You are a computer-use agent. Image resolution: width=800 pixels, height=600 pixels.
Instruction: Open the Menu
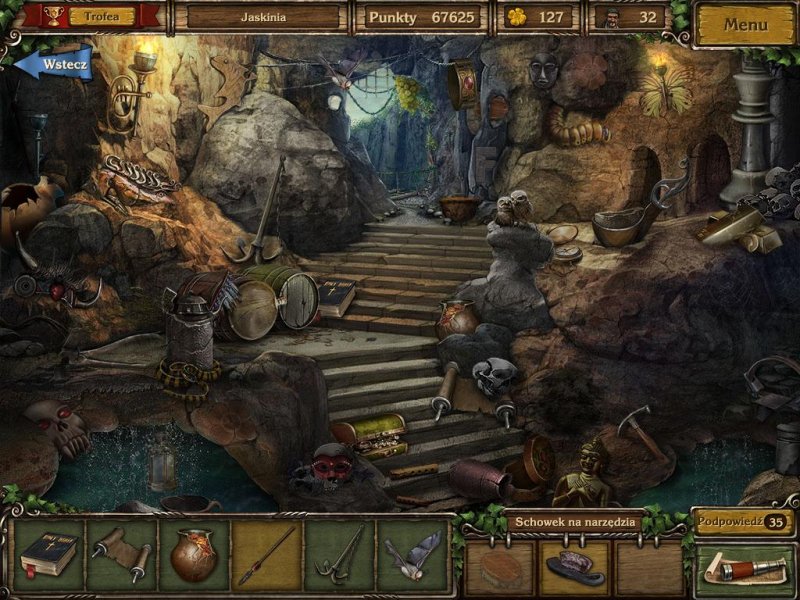coord(745,24)
